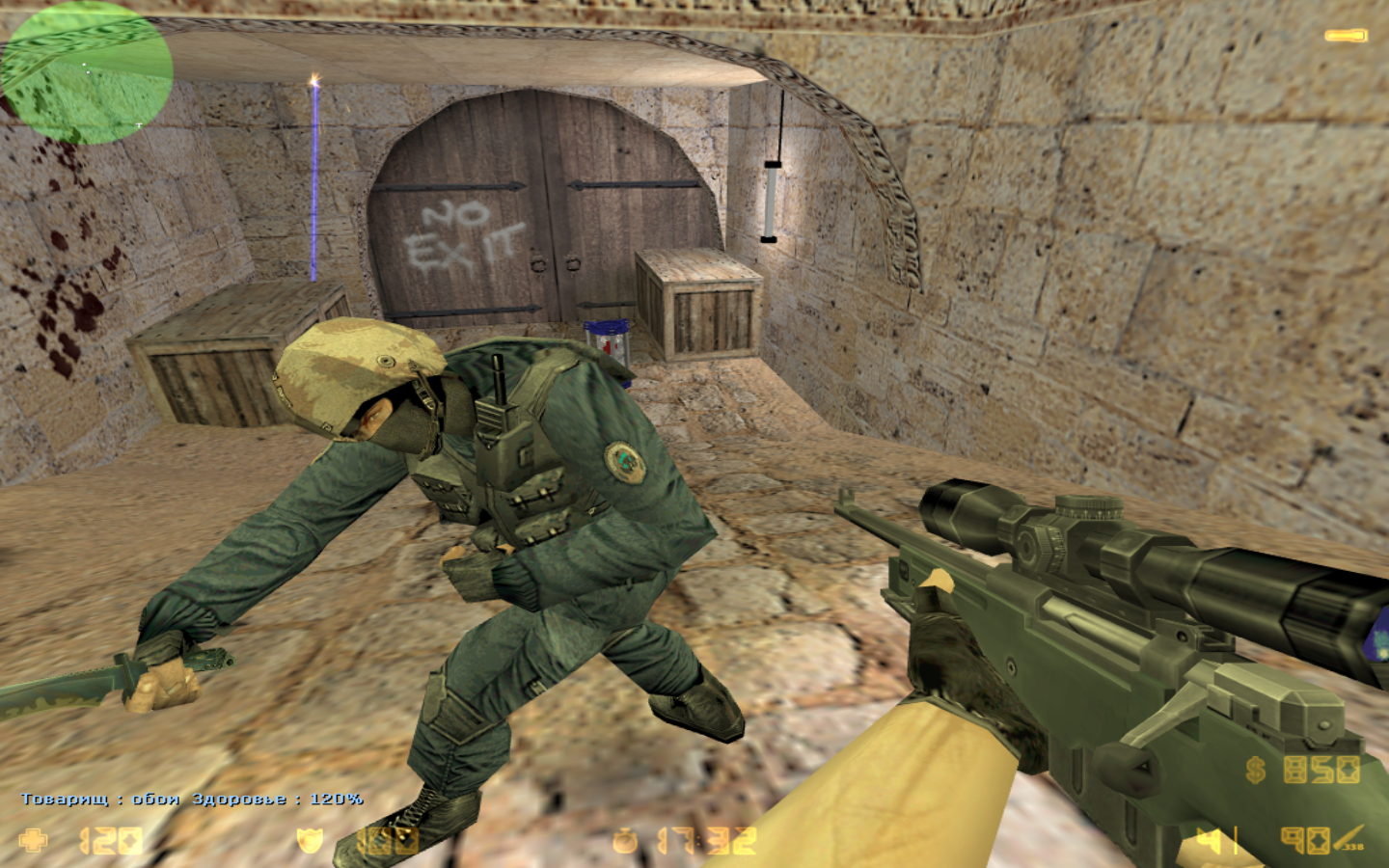This screenshot has width=1389, height=868.
Task: Click the armor shield icon
Action: pyautogui.click(x=310, y=840)
